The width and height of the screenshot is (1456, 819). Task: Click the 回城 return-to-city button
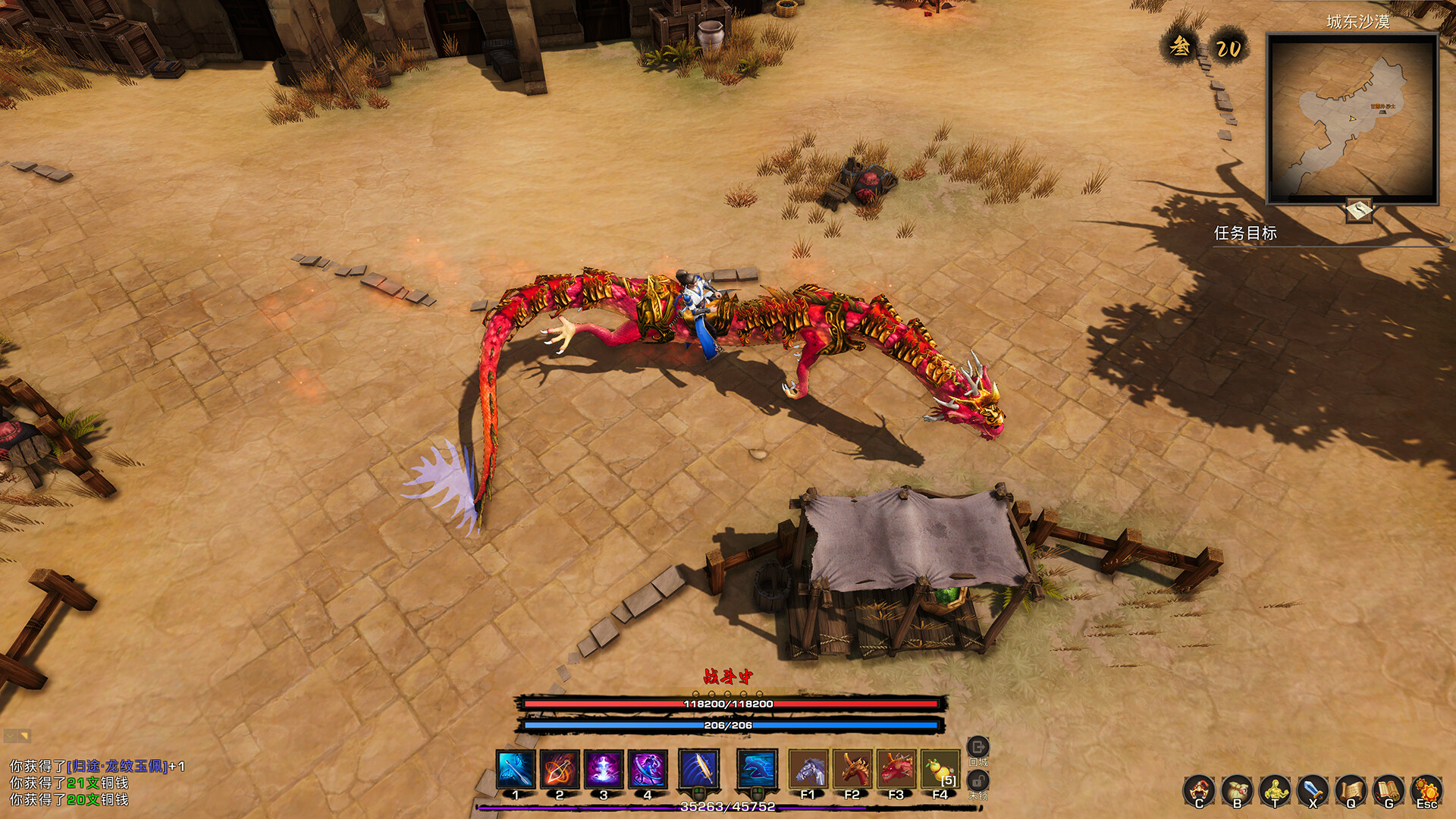click(978, 746)
